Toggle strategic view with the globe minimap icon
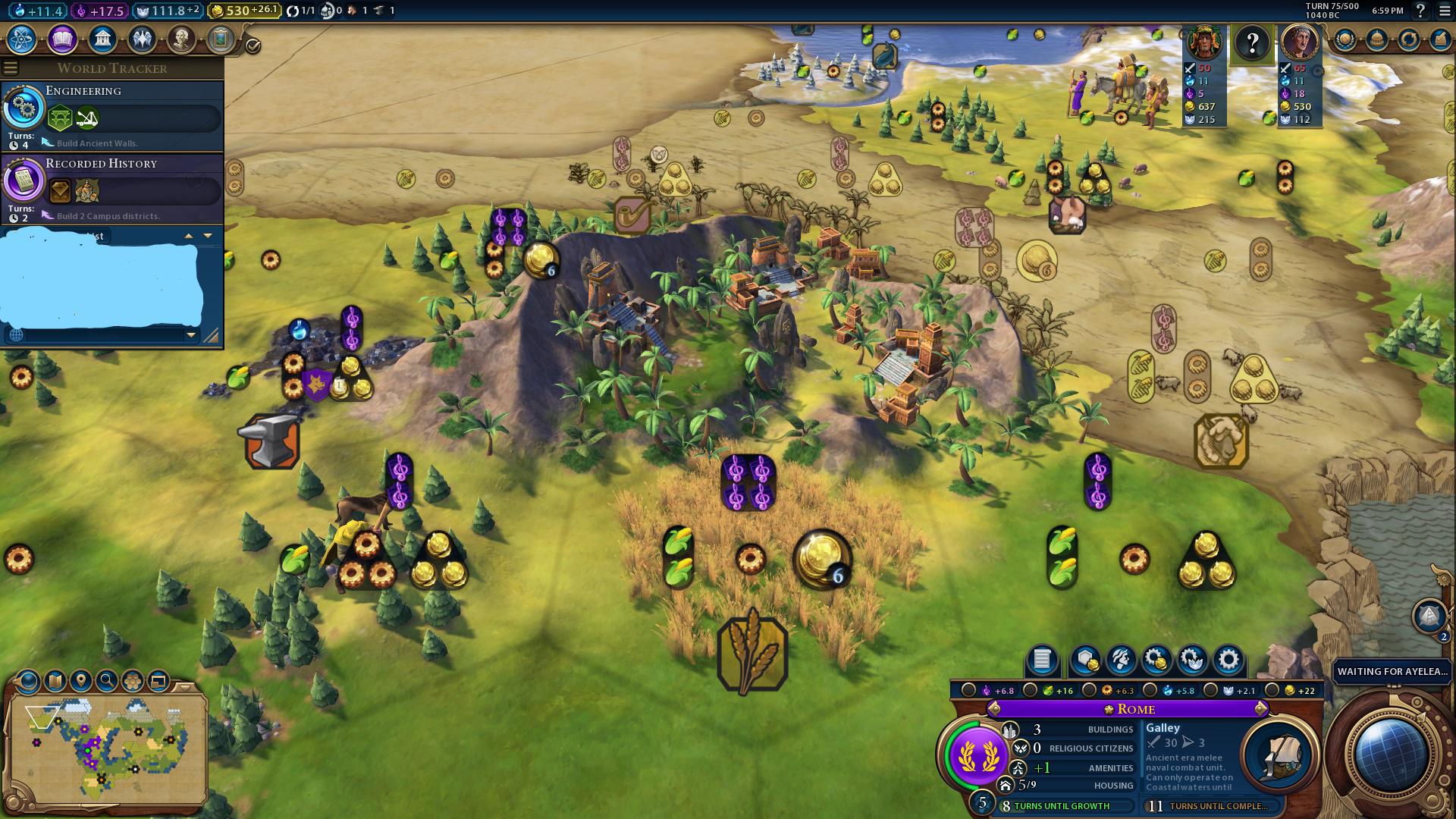This screenshot has width=1456, height=819. click(30, 680)
